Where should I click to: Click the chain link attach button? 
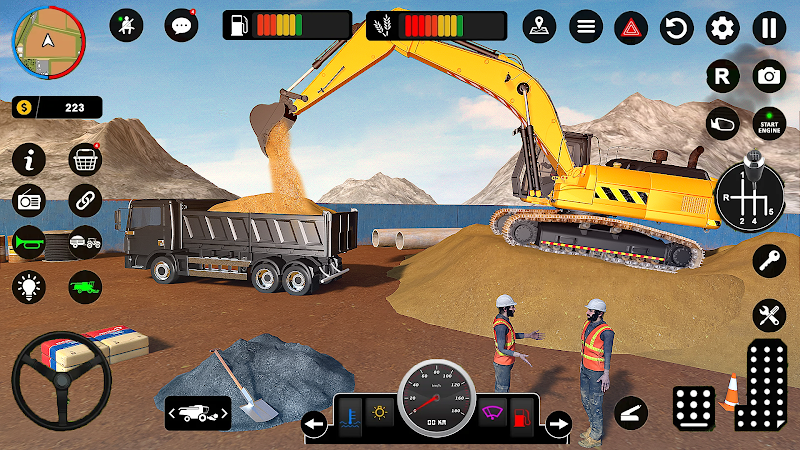point(85,200)
